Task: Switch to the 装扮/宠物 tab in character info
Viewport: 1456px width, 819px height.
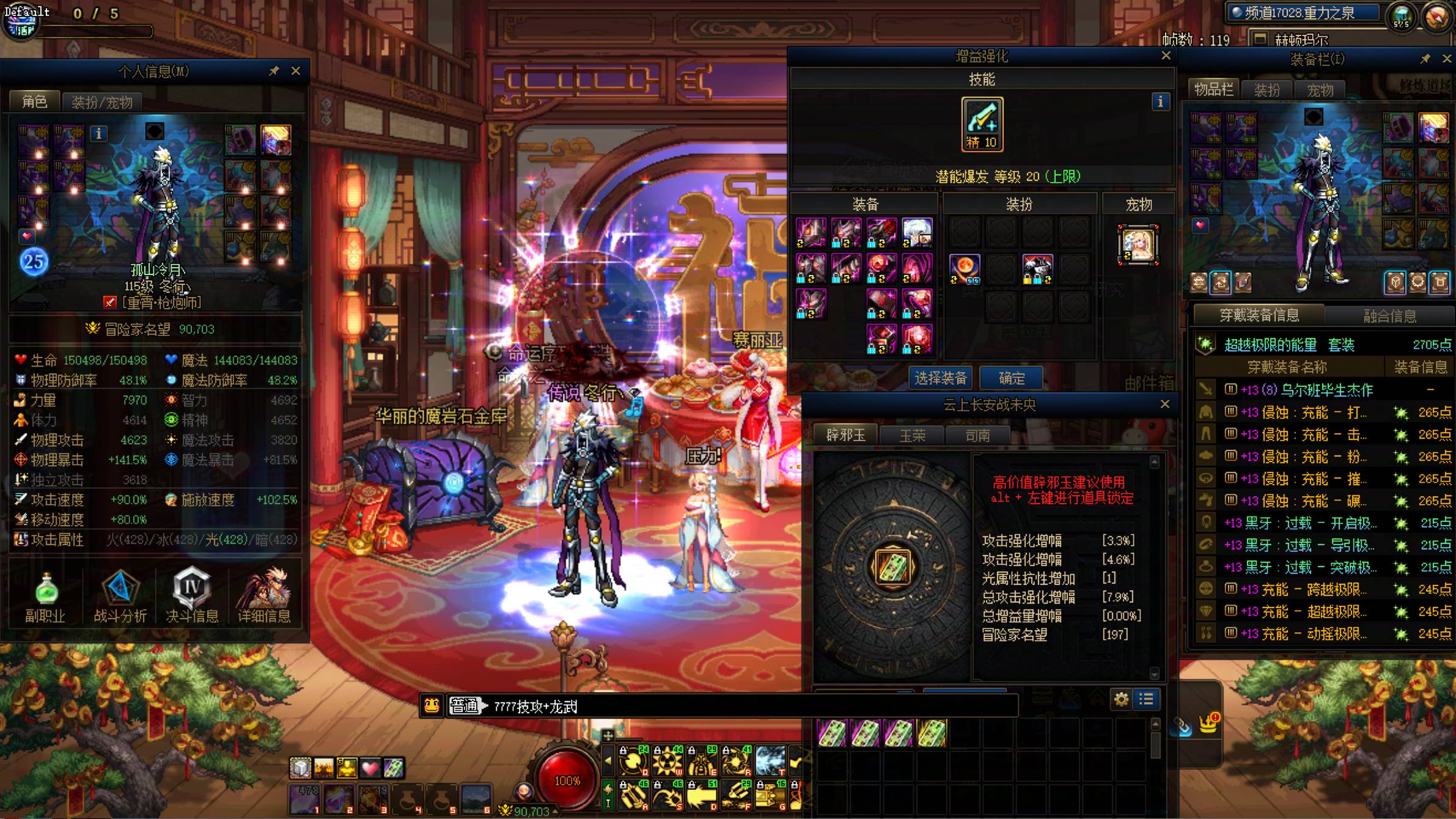Action: 101,102
